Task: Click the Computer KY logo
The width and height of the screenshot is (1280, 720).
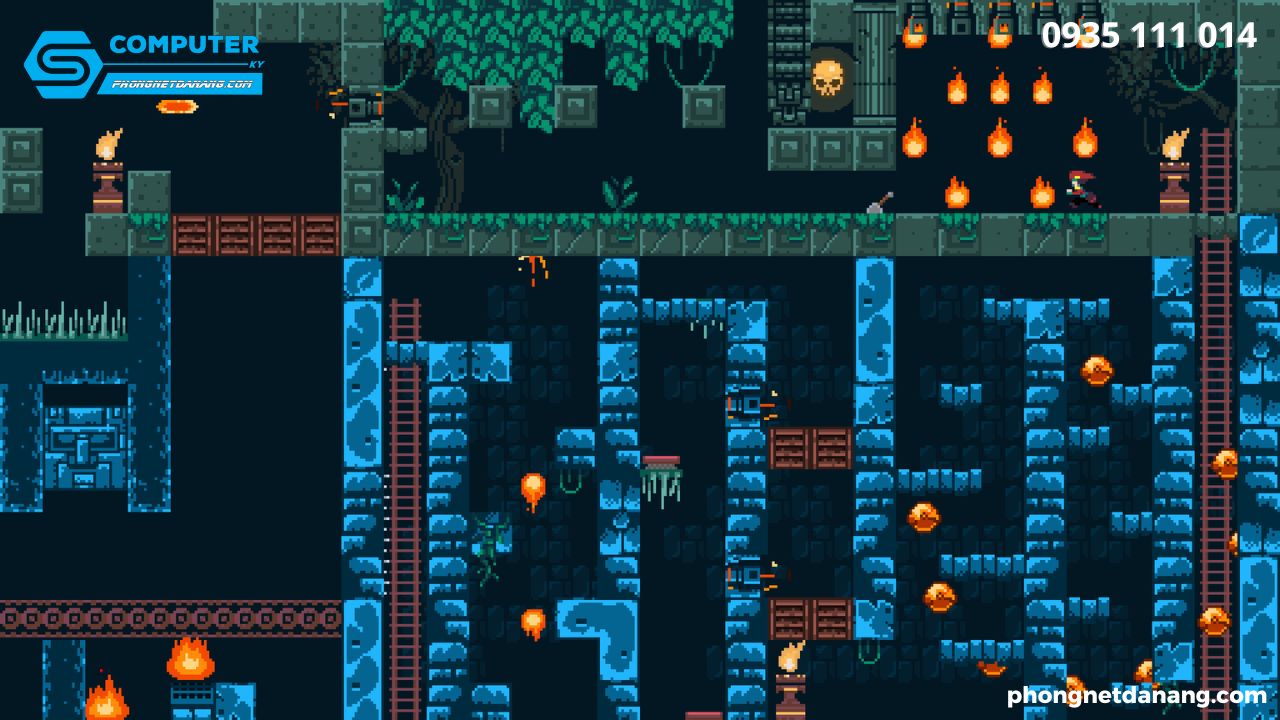Action: 143,62
